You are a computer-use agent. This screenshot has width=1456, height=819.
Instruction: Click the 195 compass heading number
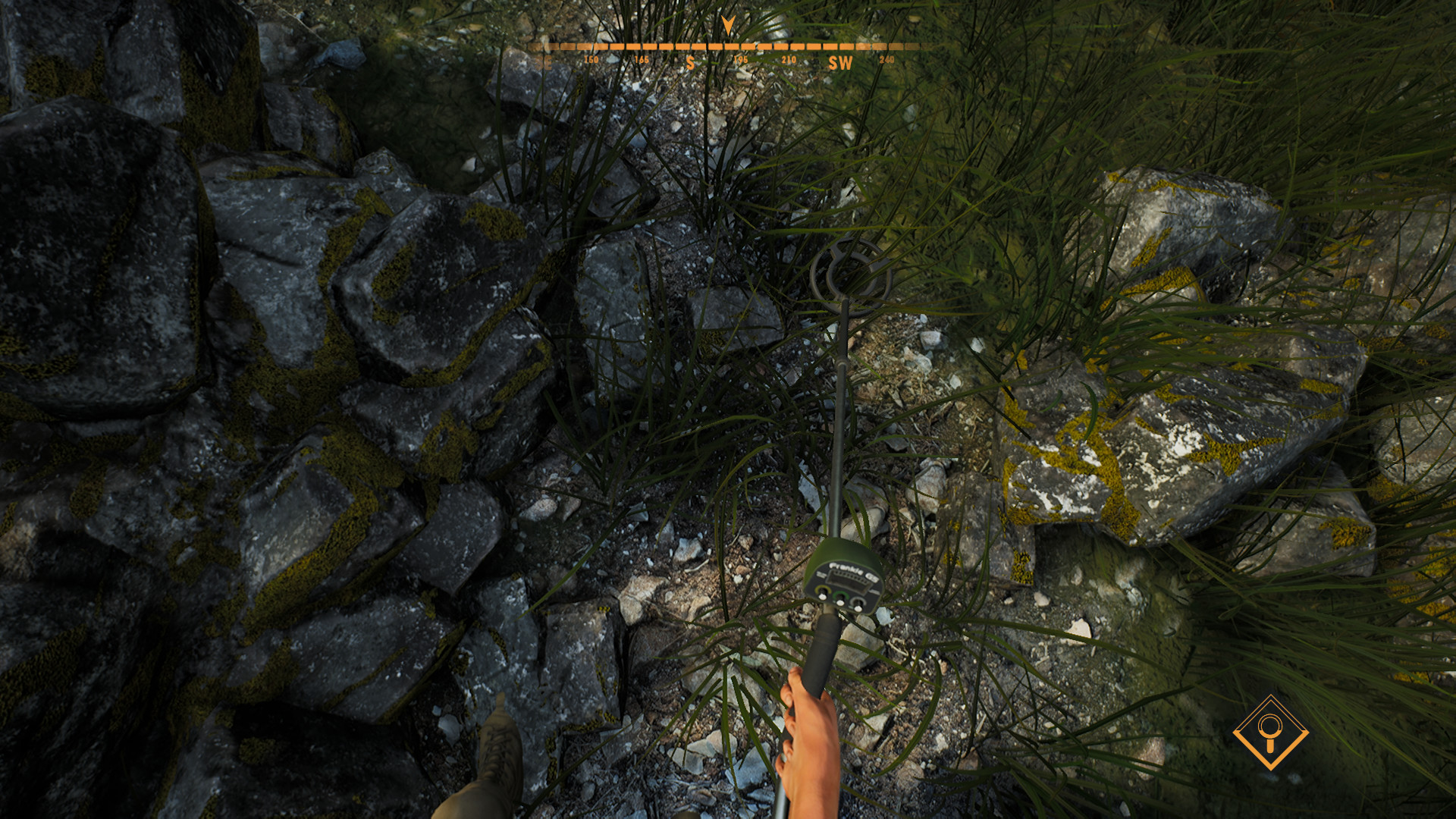(741, 58)
